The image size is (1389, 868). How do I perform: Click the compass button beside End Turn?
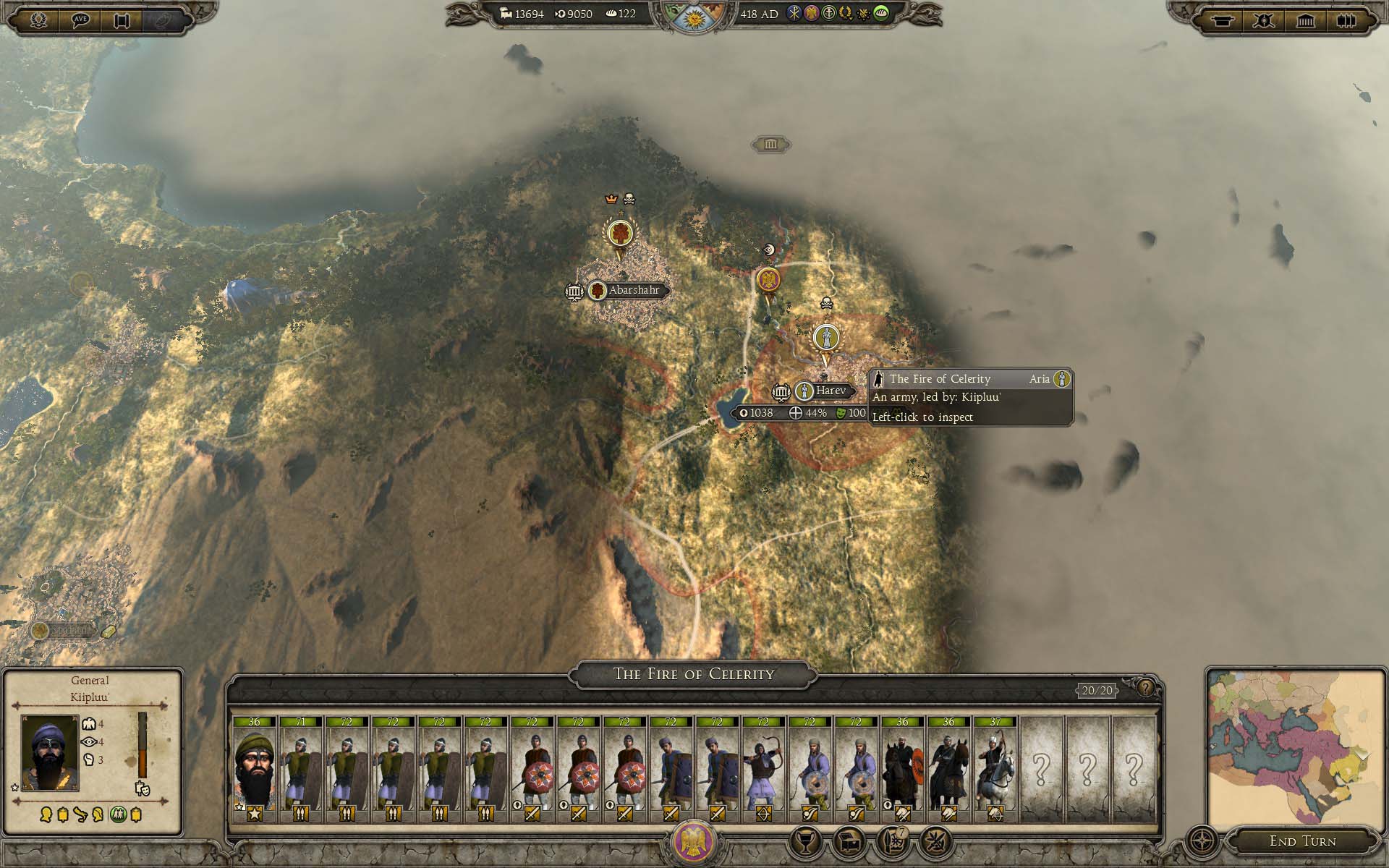pos(1202,842)
